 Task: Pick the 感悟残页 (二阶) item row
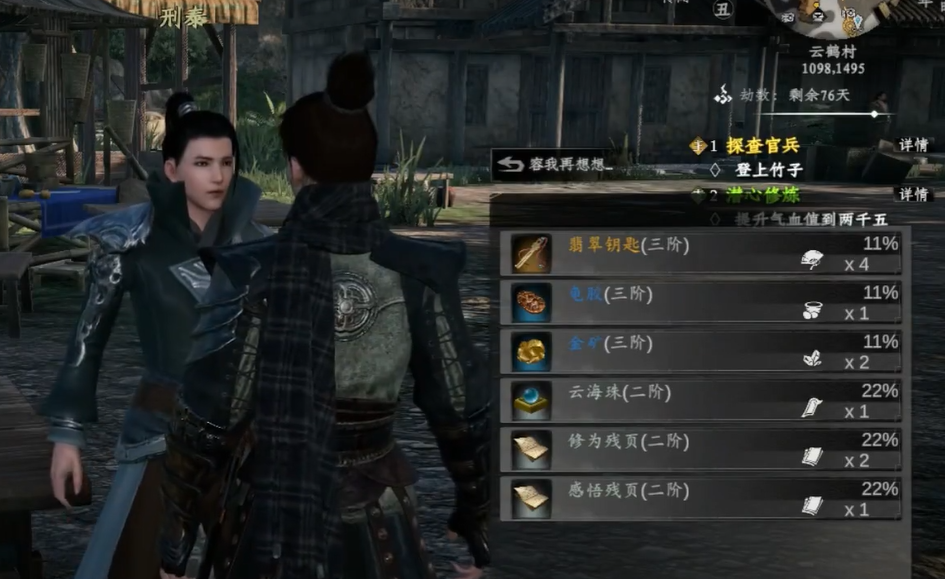702,499
